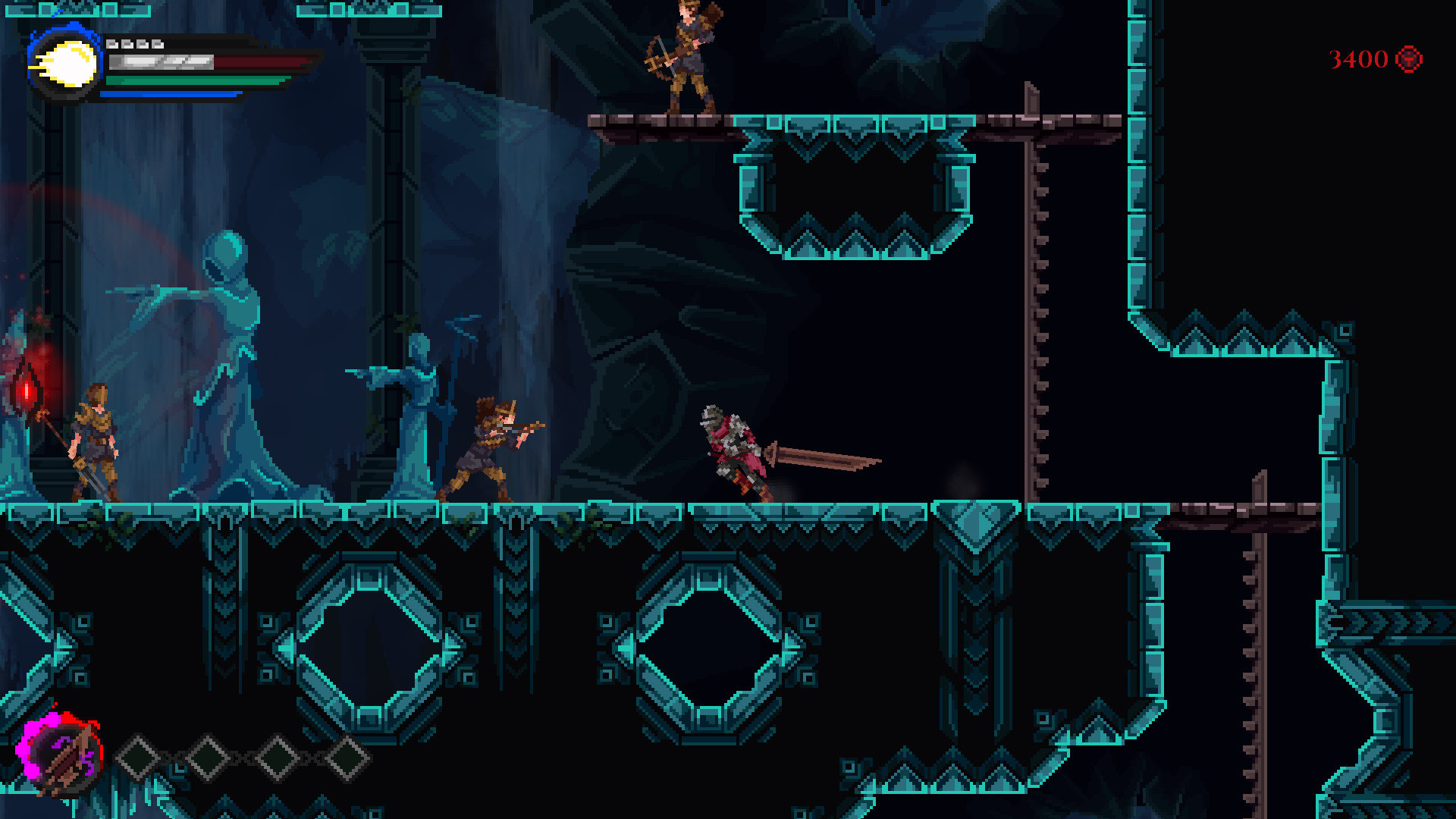Click the player portrait orb icon
1456x819 pixels.
tap(64, 64)
